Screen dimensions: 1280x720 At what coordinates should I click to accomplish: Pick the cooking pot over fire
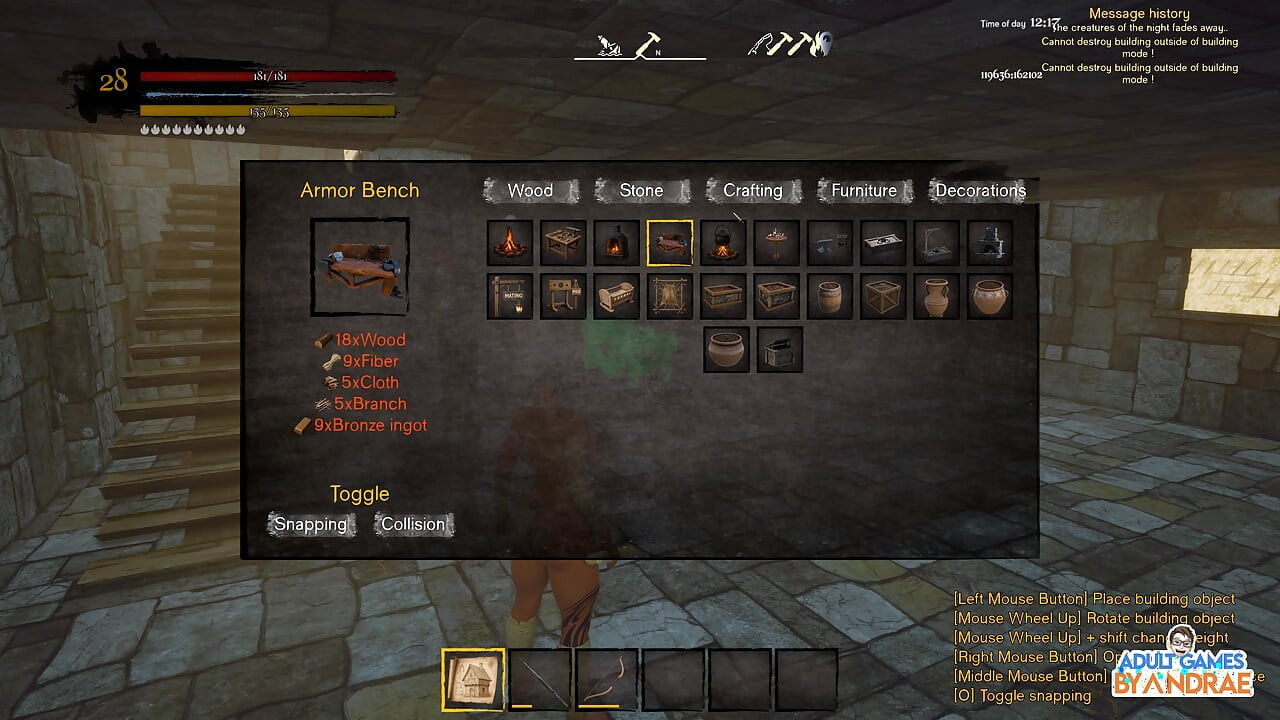pyautogui.click(x=723, y=243)
